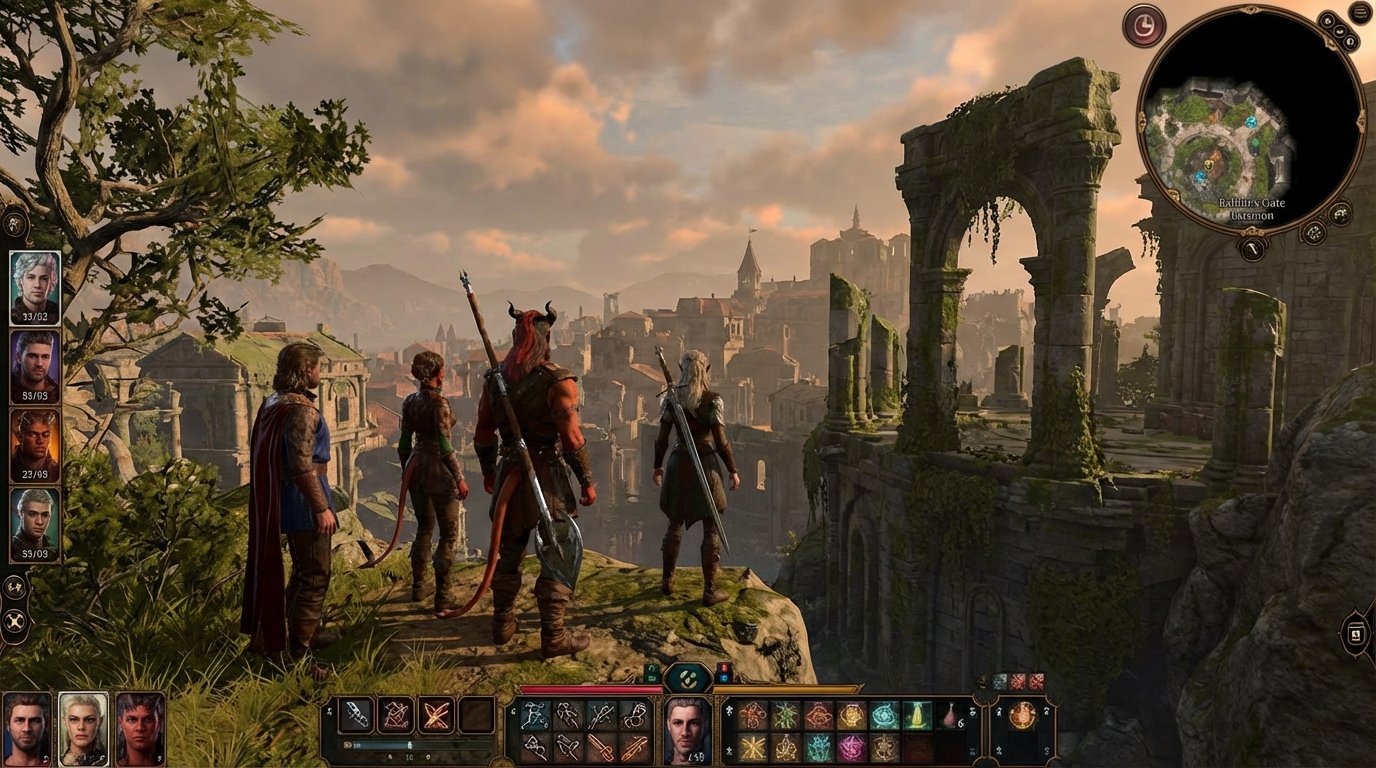Toggle the green action marker above the portrait
This screenshot has height=768, width=1376.
coord(653,674)
